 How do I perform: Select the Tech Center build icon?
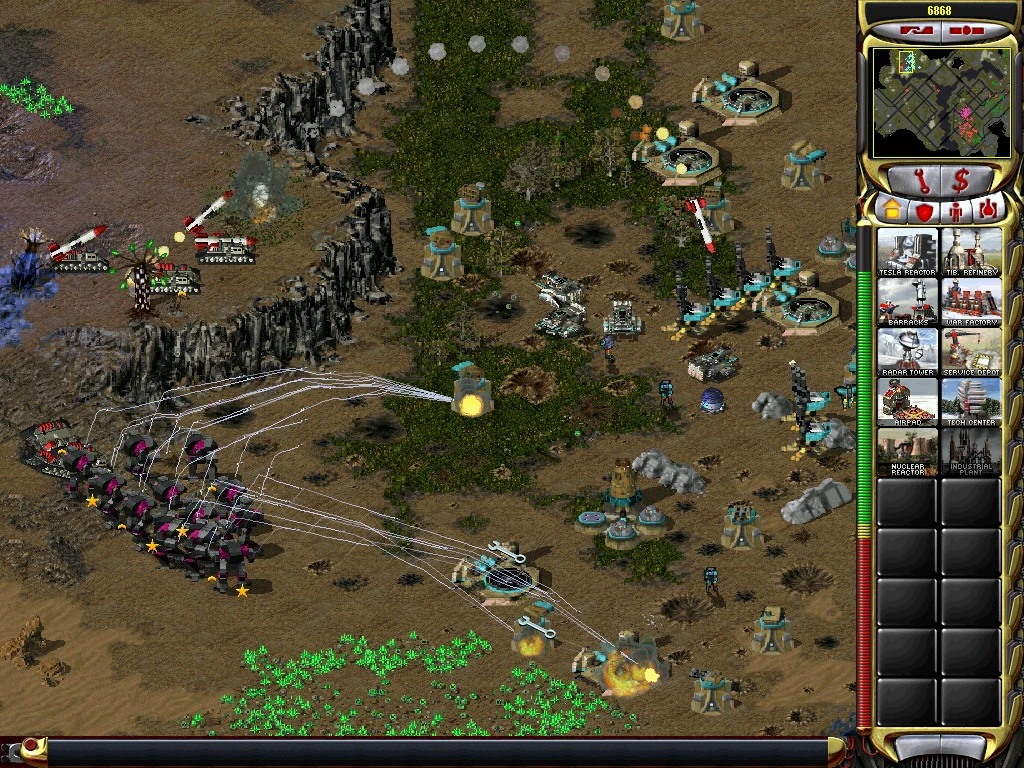click(971, 402)
